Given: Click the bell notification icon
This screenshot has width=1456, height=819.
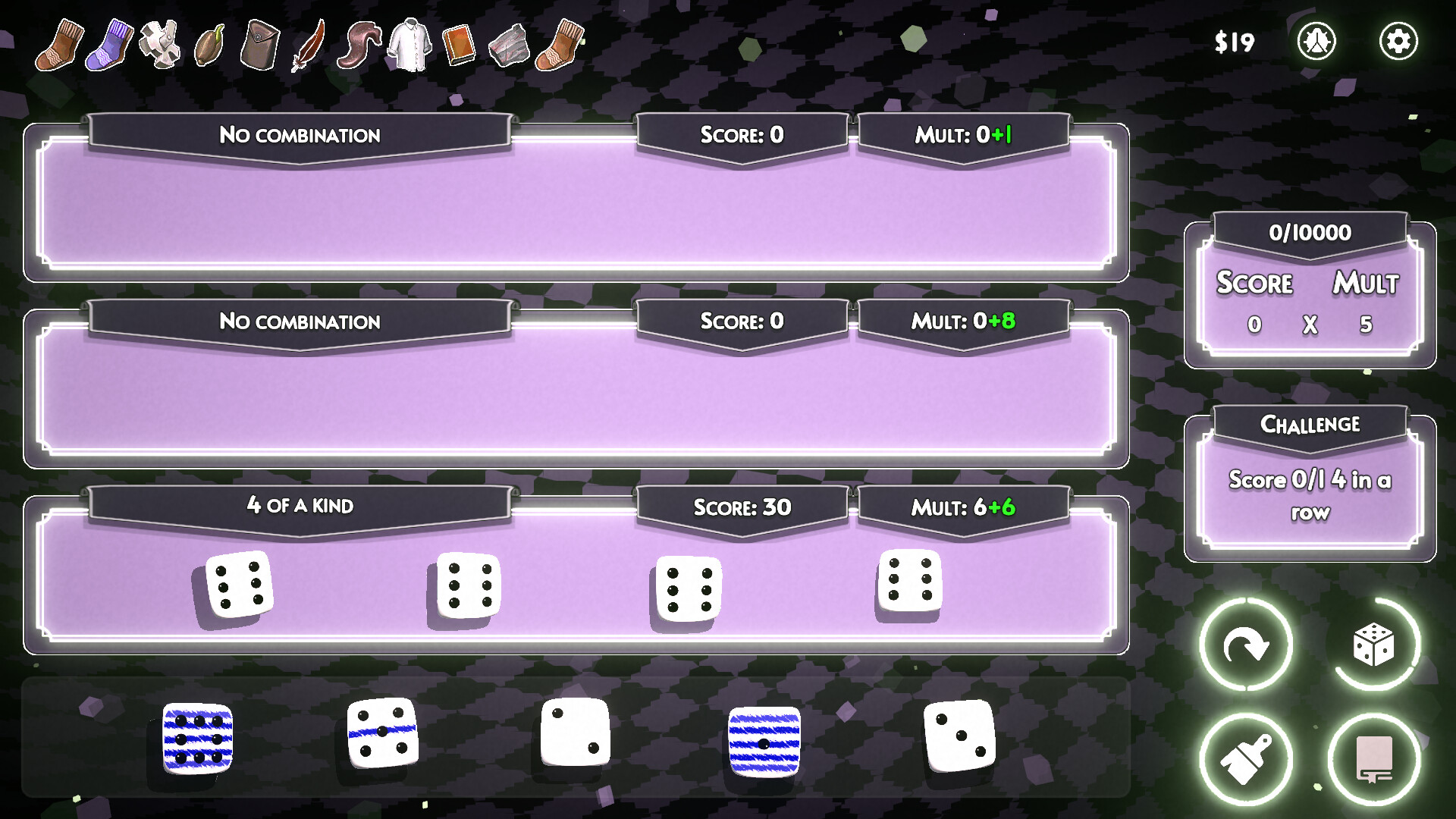Looking at the screenshot, I should point(1318,41).
